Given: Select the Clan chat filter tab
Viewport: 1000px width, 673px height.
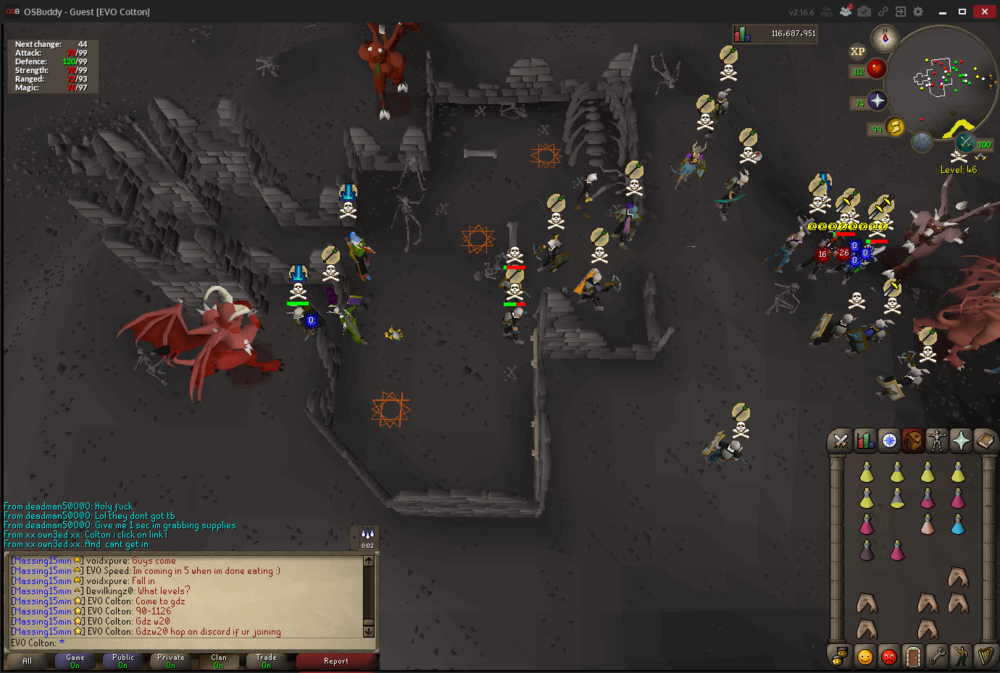Looking at the screenshot, I should 218,661.
